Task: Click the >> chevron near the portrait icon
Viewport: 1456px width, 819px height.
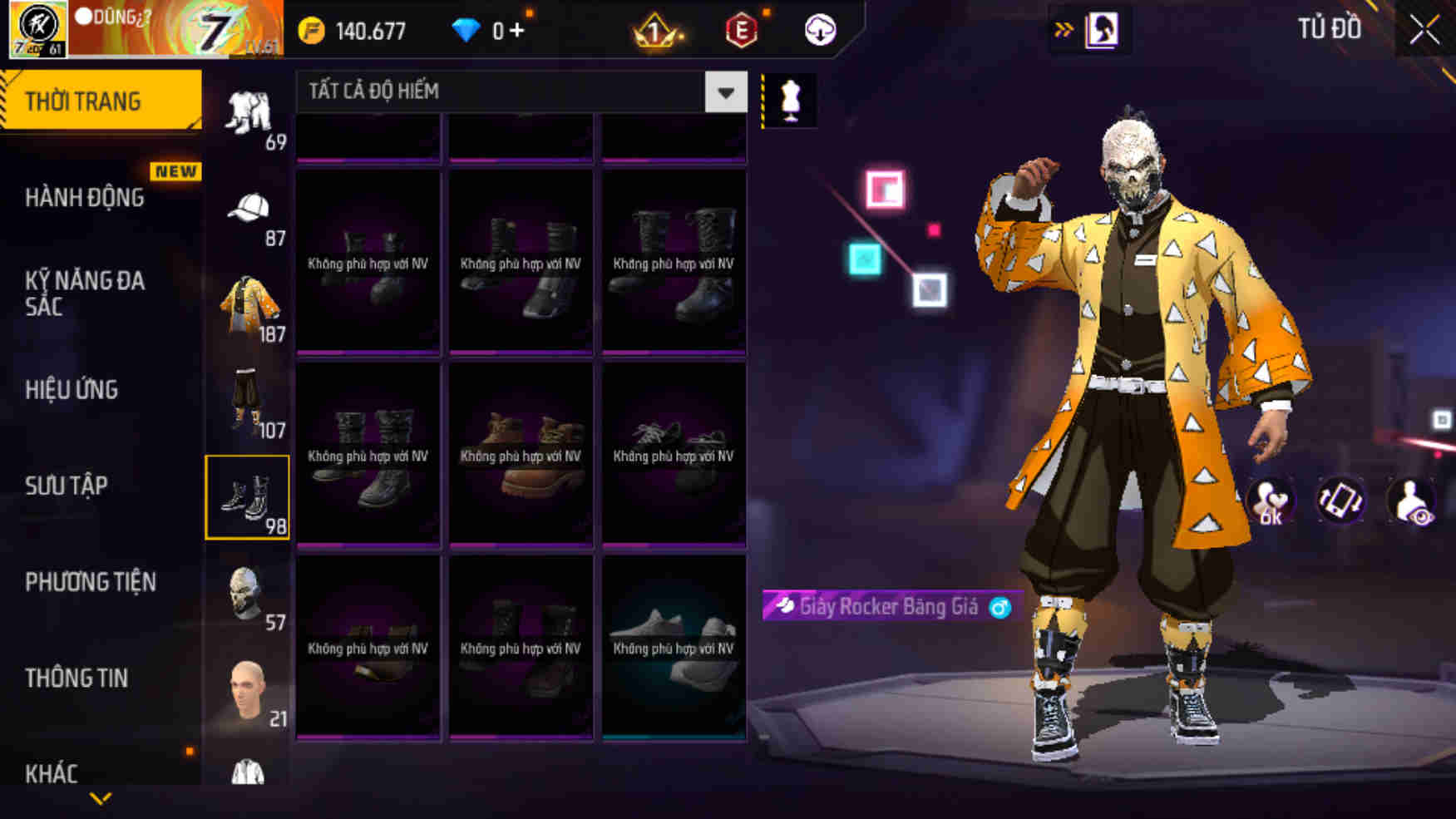Action: tap(1062, 27)
